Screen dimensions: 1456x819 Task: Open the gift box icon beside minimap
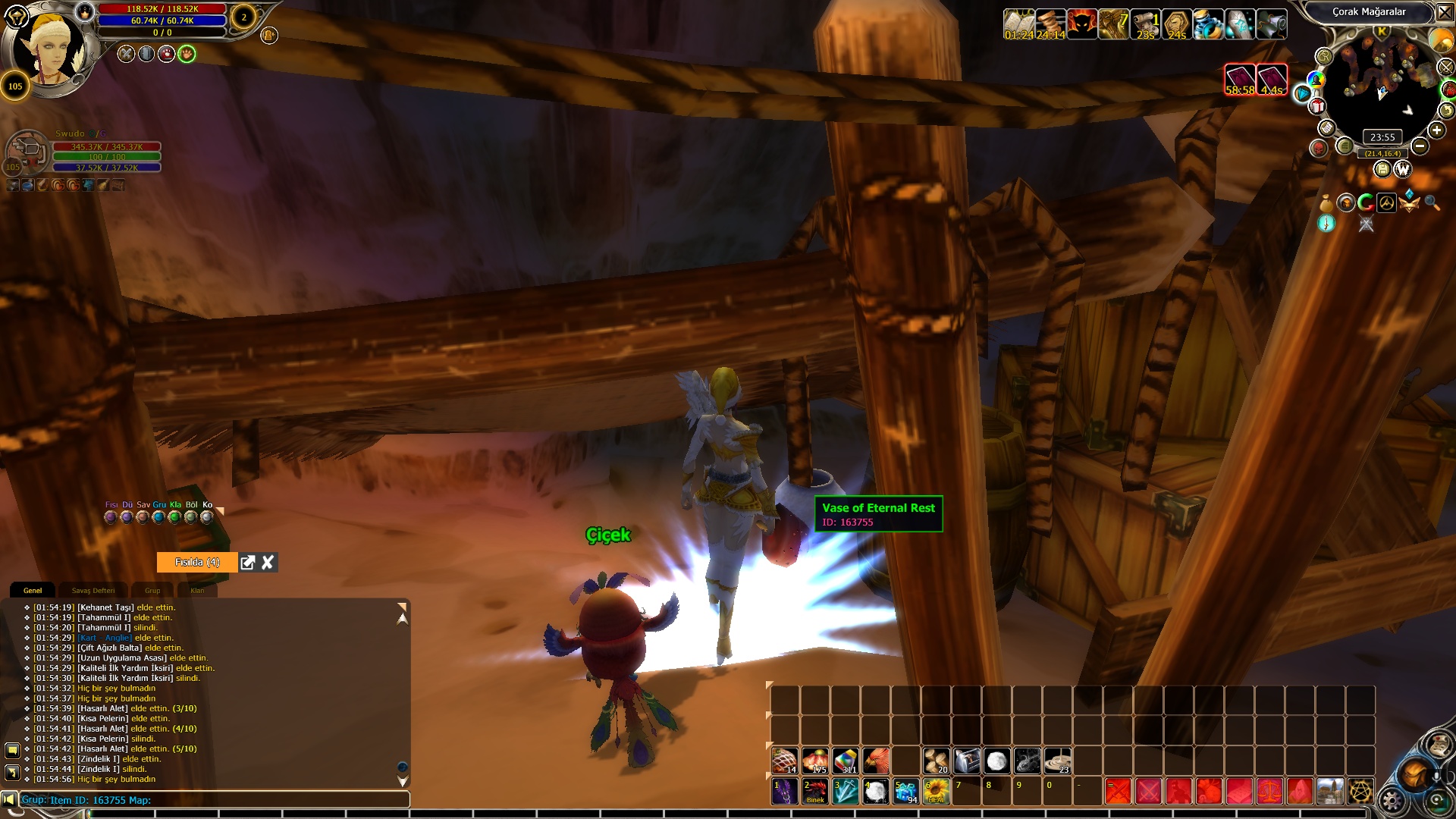[1317, 107]
